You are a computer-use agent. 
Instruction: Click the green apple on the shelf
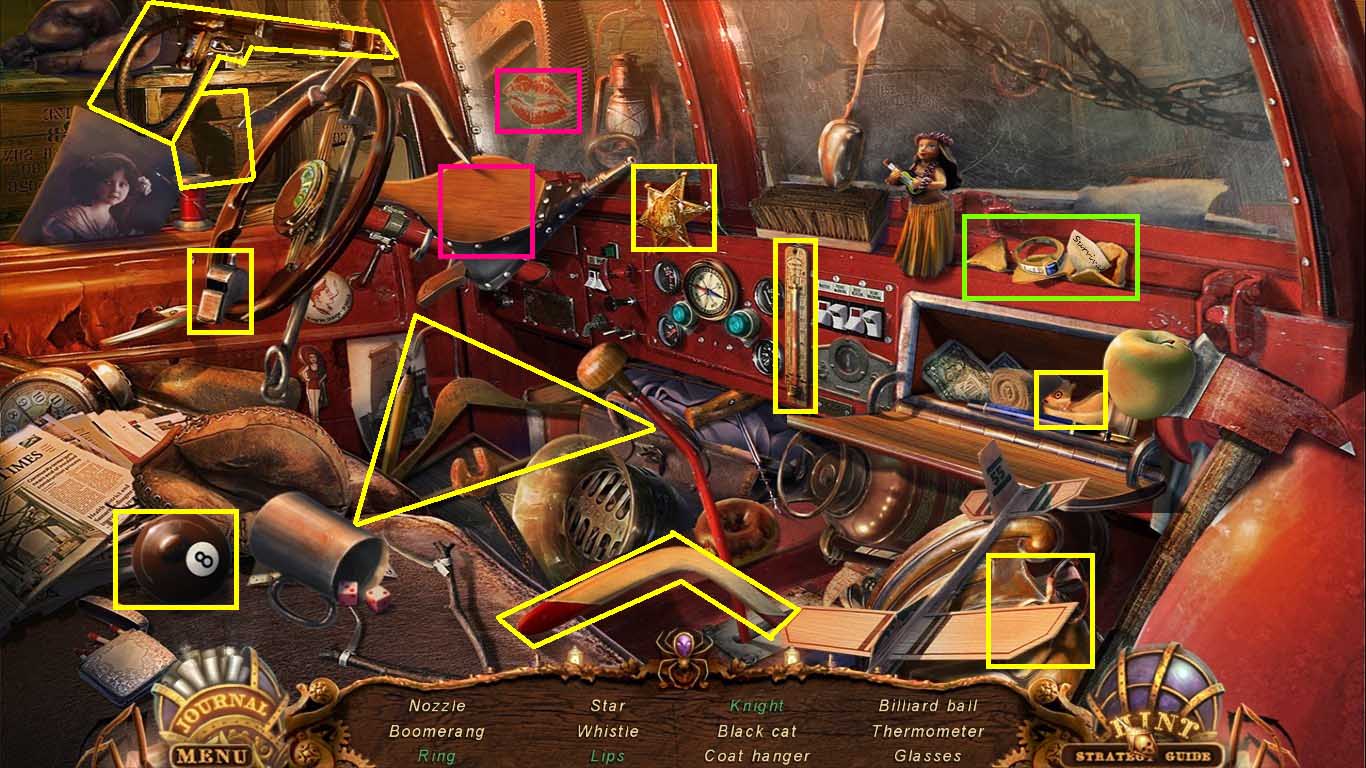[x=1152, y=380]
